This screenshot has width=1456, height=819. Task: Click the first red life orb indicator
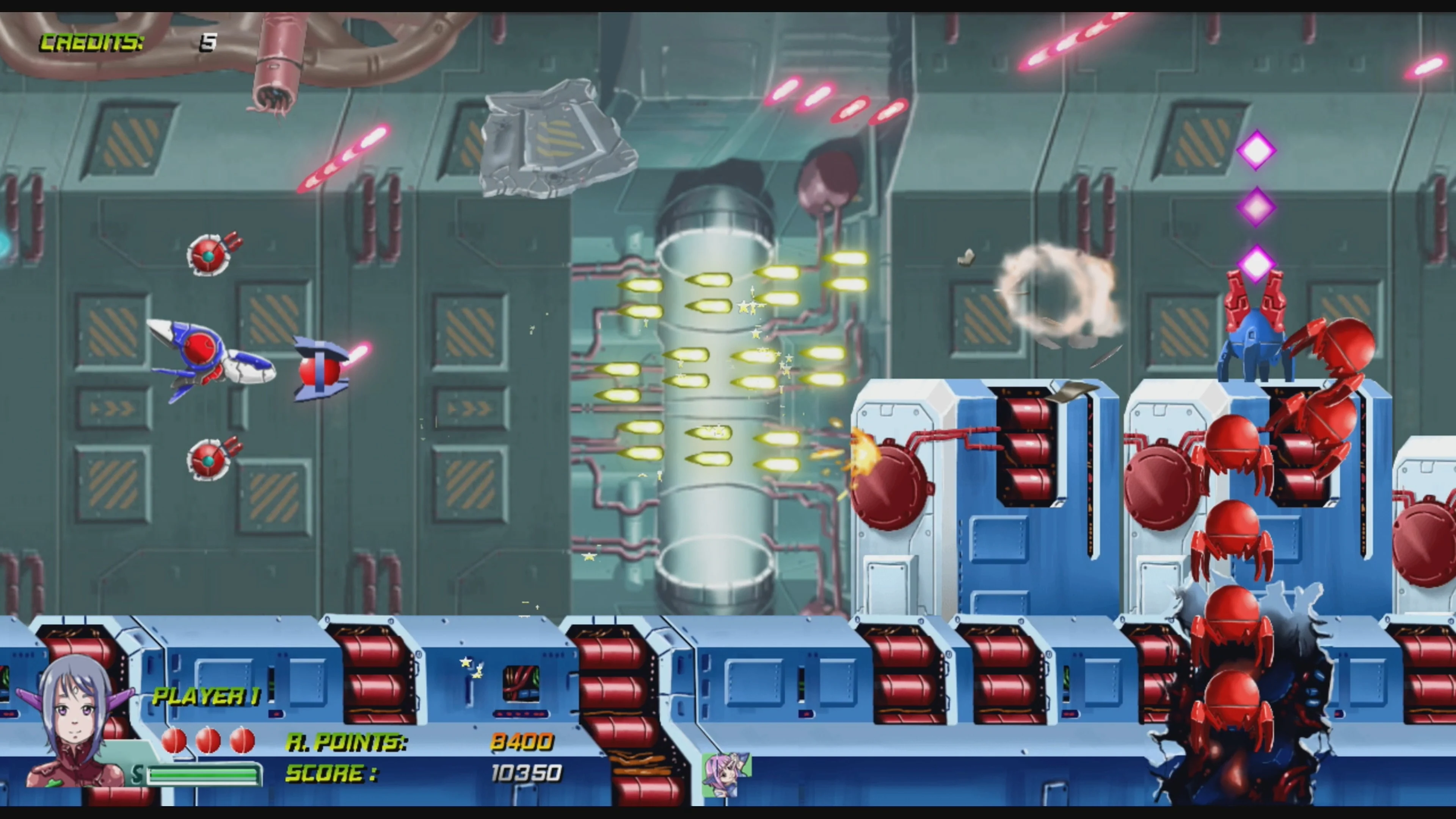tap(174, 741)
